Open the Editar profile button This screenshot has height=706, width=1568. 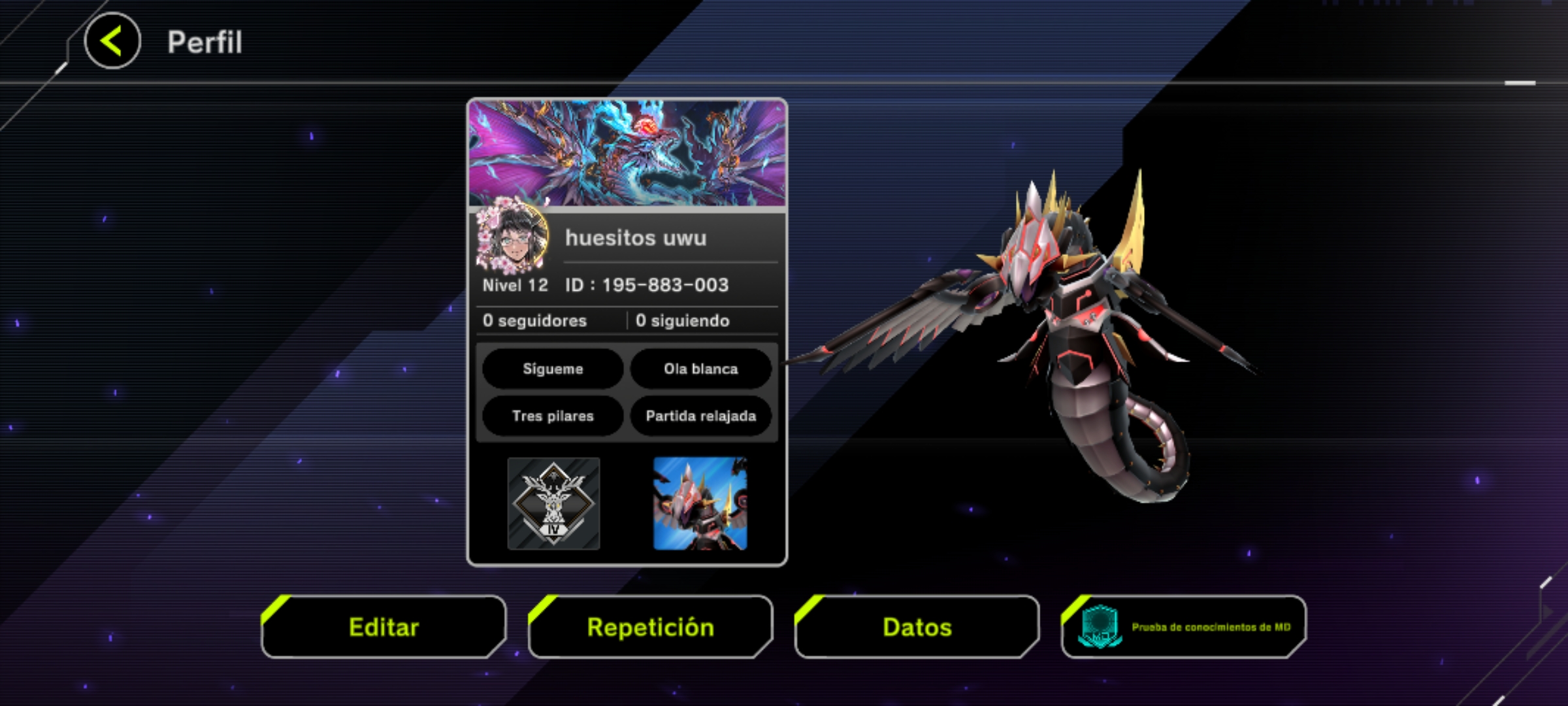[x=384, y=627]
